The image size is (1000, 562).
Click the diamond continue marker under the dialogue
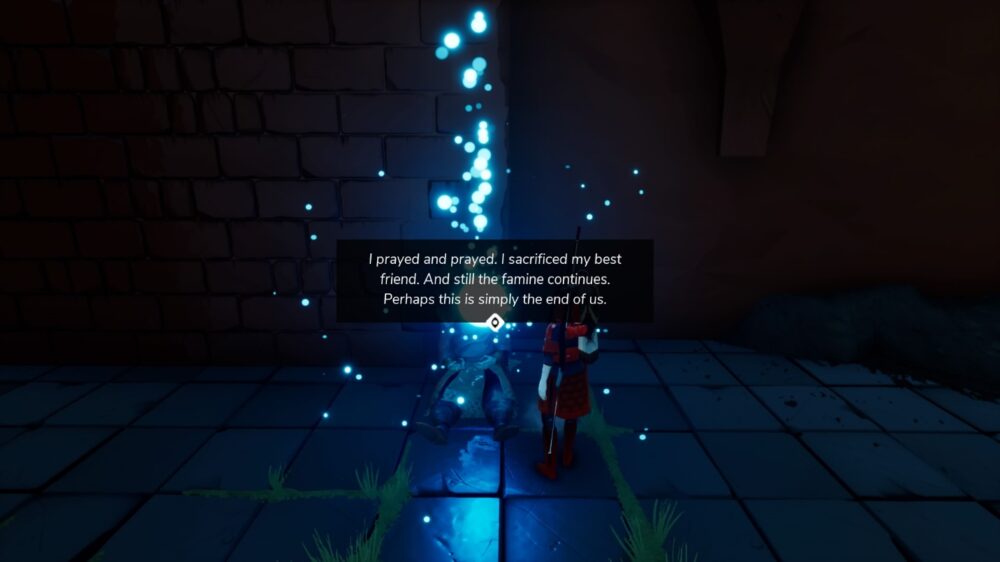click(494, 322)
